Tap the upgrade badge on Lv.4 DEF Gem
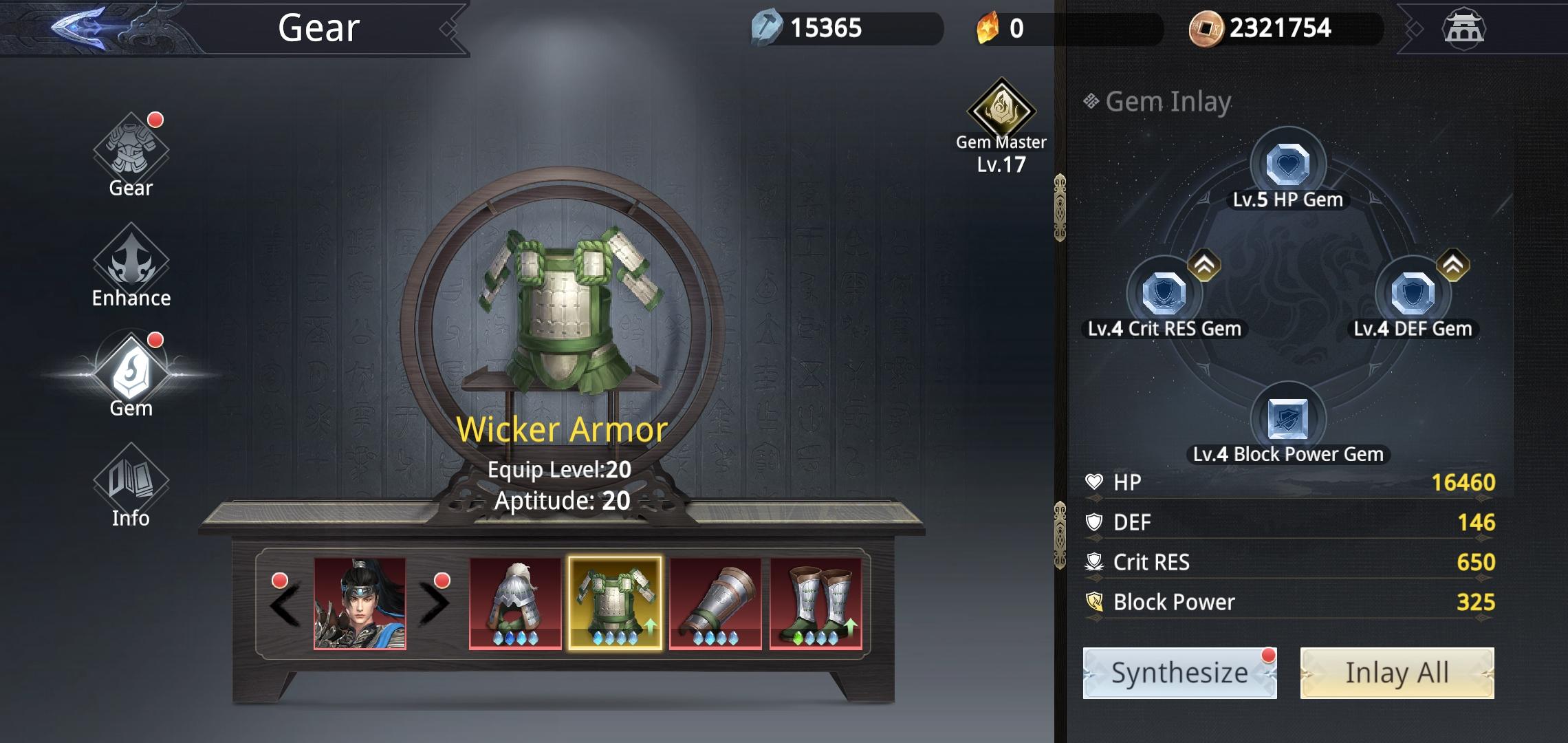Screen dimensions: 1568x743 pos(1453,263)
